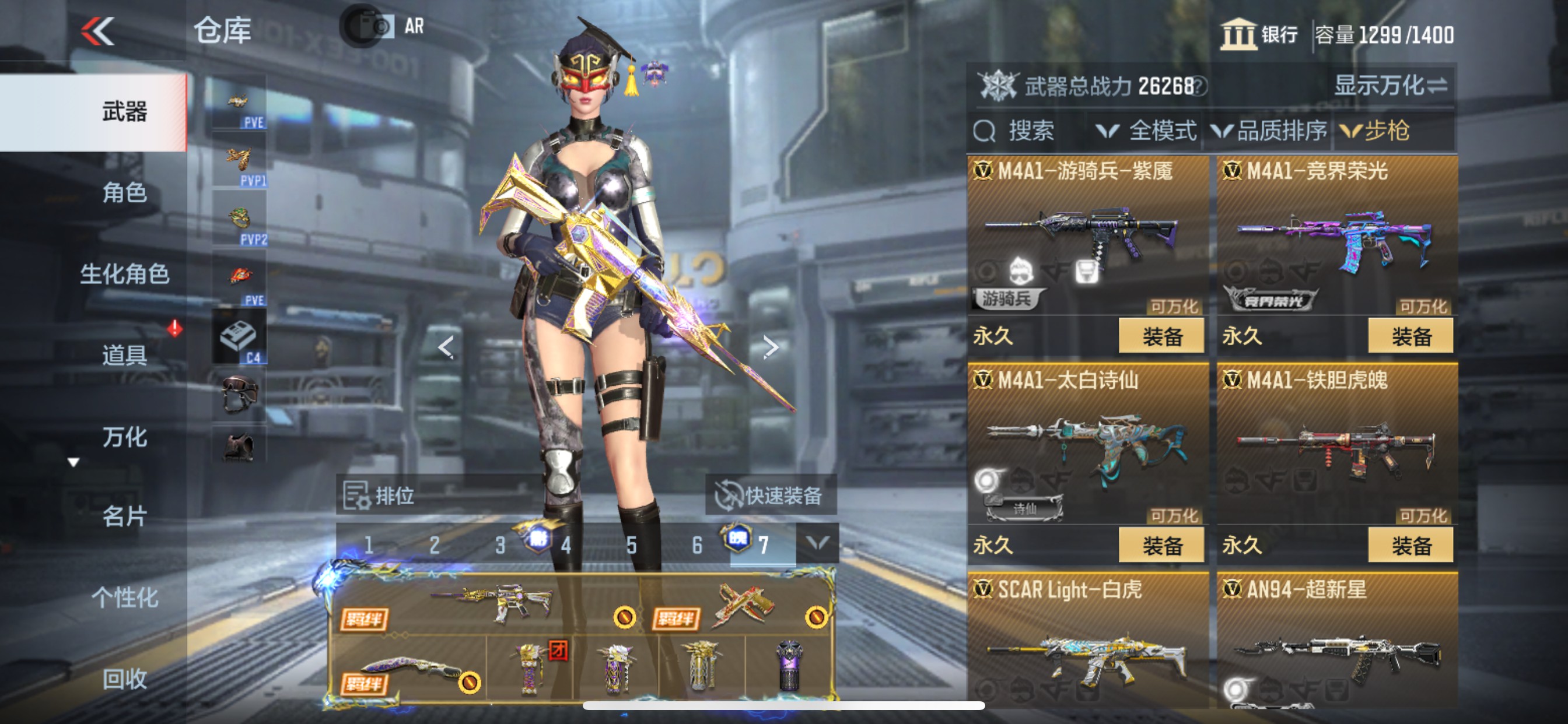Equip the M4A1-游骑兵-紫魇 rifle
This screenshot has width=1568, height=724.
1161,336
